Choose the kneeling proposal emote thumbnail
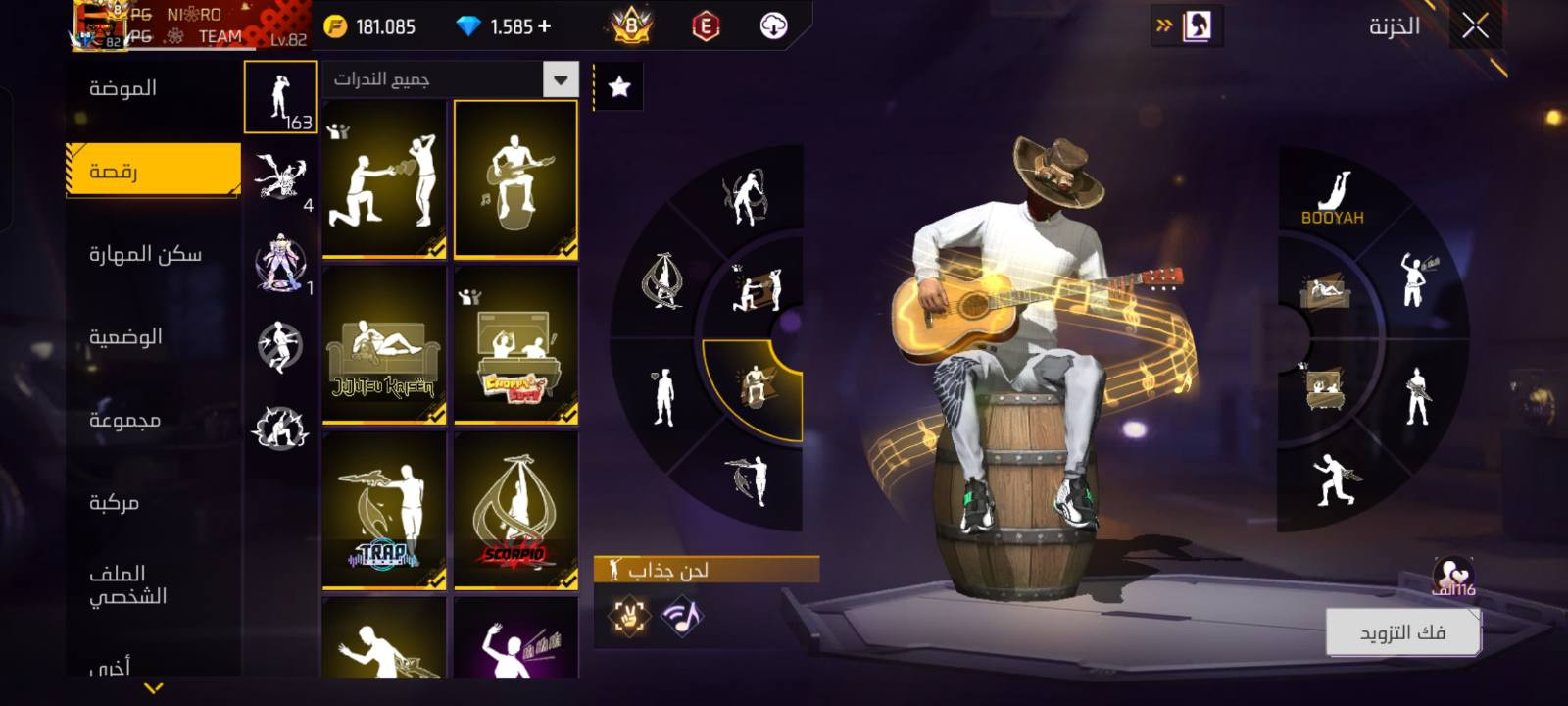Viewport: 1568px width, 706px height. point(384,179)
